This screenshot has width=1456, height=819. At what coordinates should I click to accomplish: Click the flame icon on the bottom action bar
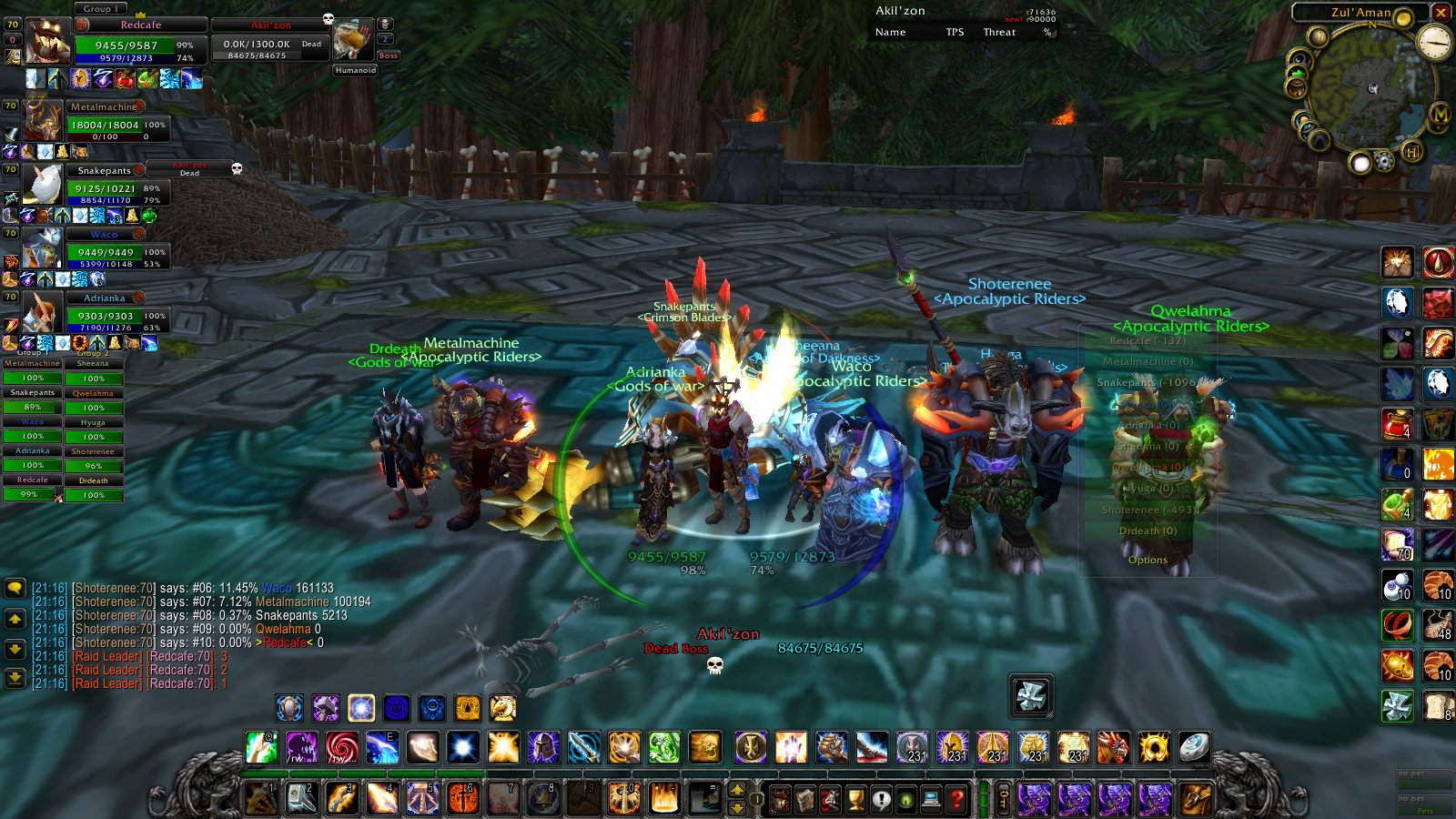click(x=664, y=798)
